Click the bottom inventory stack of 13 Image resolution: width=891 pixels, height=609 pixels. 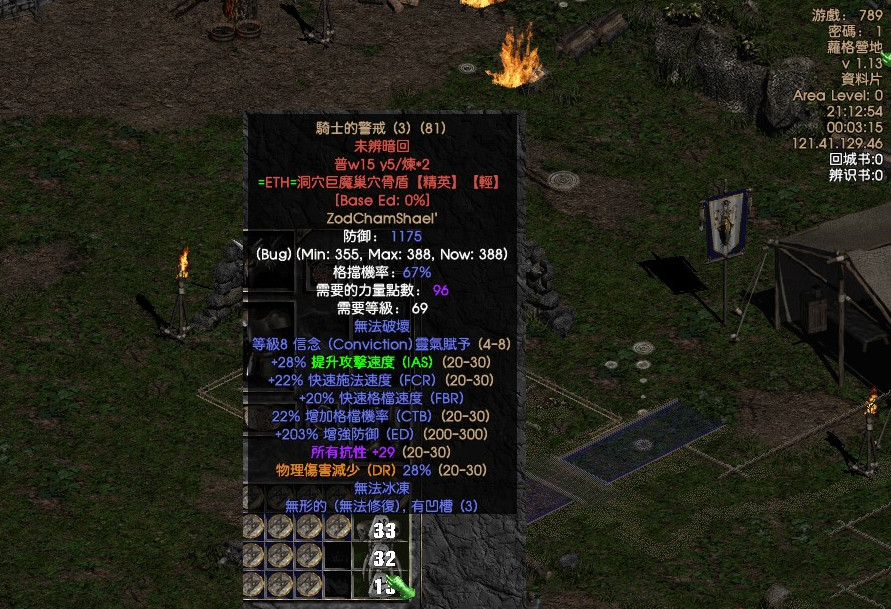click(382, 585)
